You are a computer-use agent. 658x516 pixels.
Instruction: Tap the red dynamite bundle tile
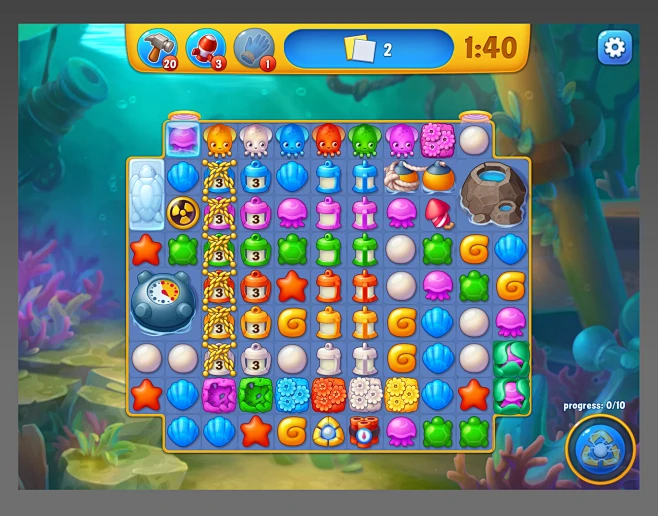(364, 431)
